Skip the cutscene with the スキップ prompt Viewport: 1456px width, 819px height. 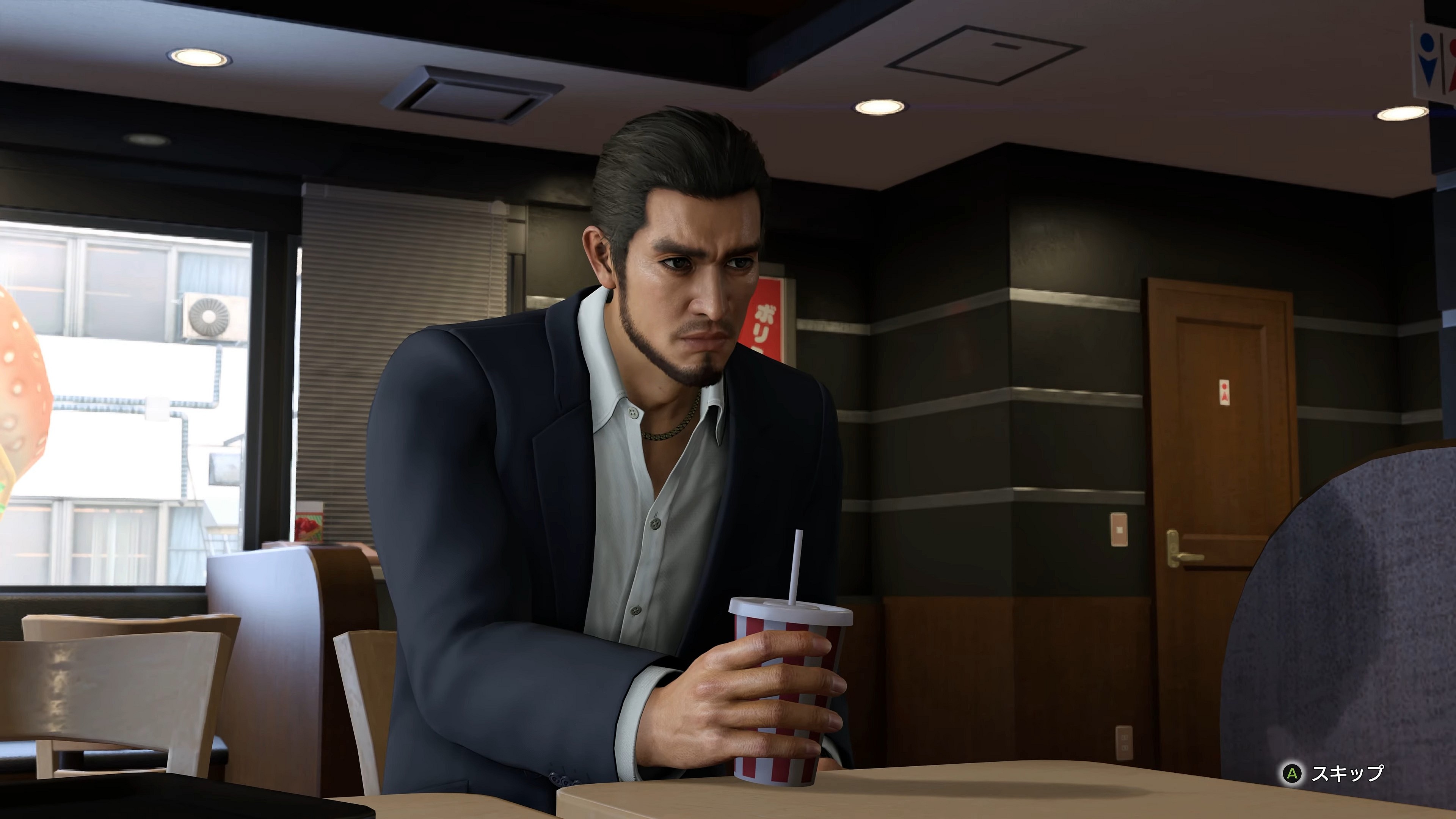coord(1334,773)
